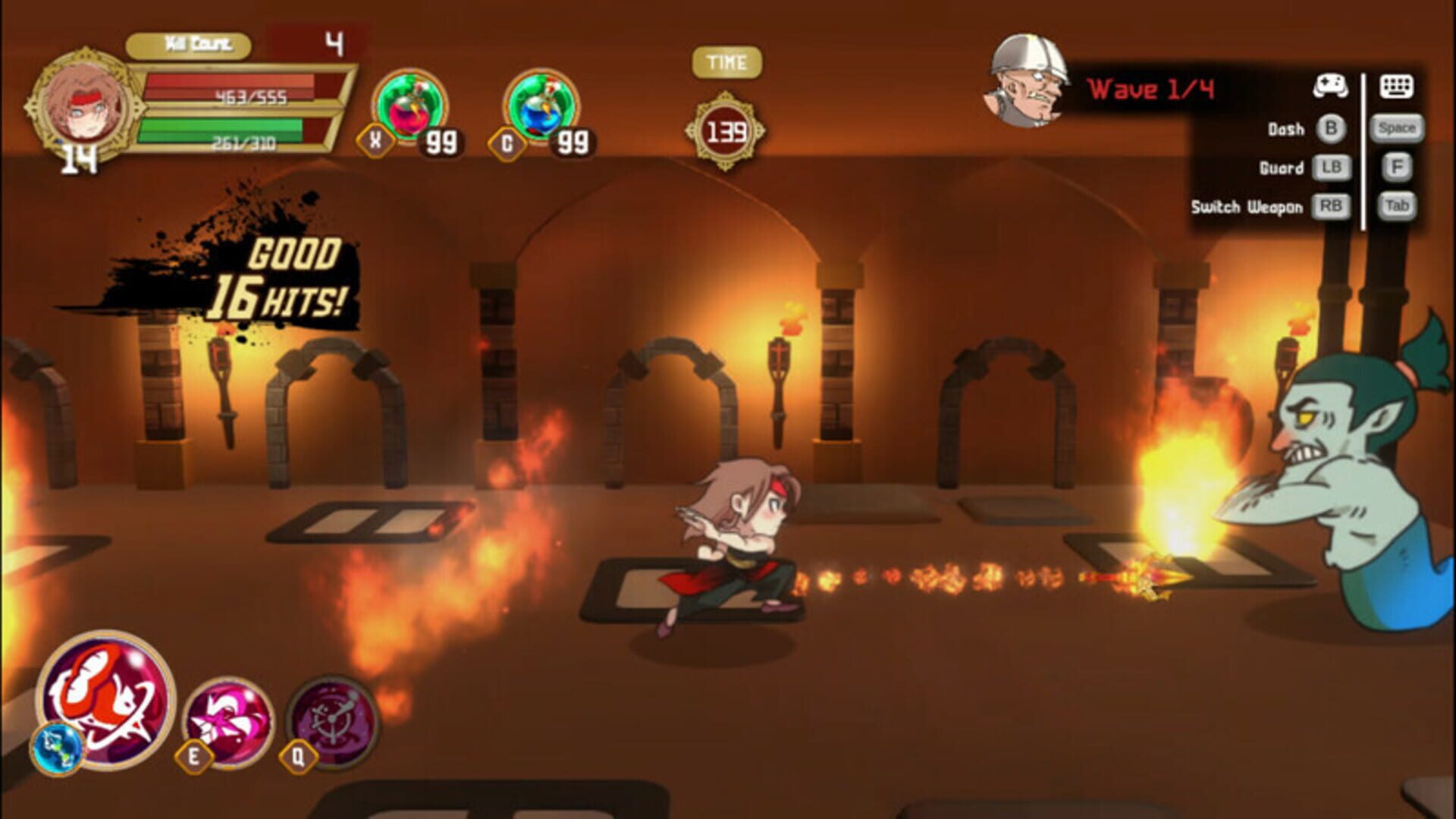Select the red potion item icon
This screenshot has width=1456, height=819.
click(x=409, y=106)
